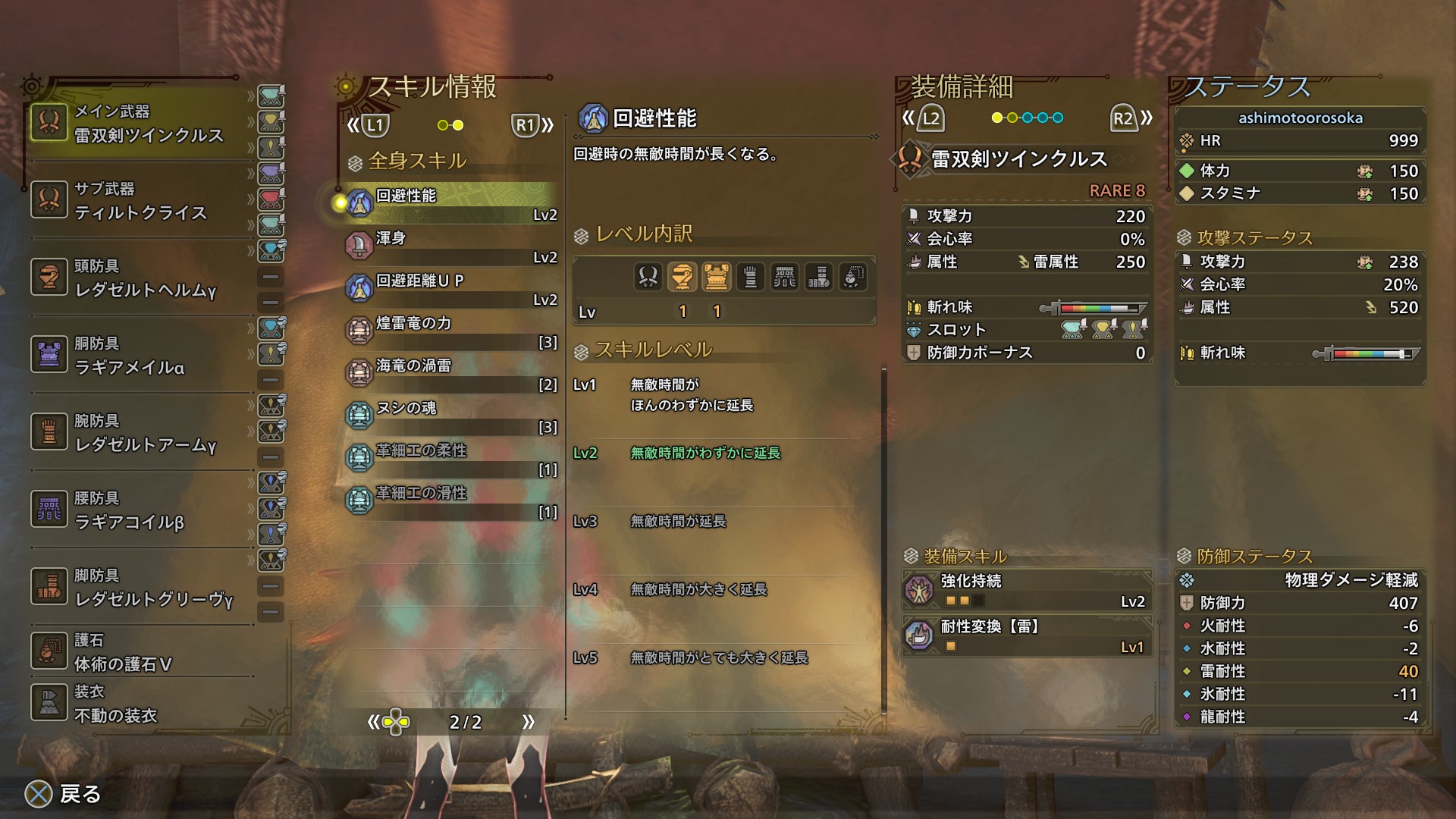
Task: Choose head armor レダゼルトヘルムγ
Action: coord(140,278)
